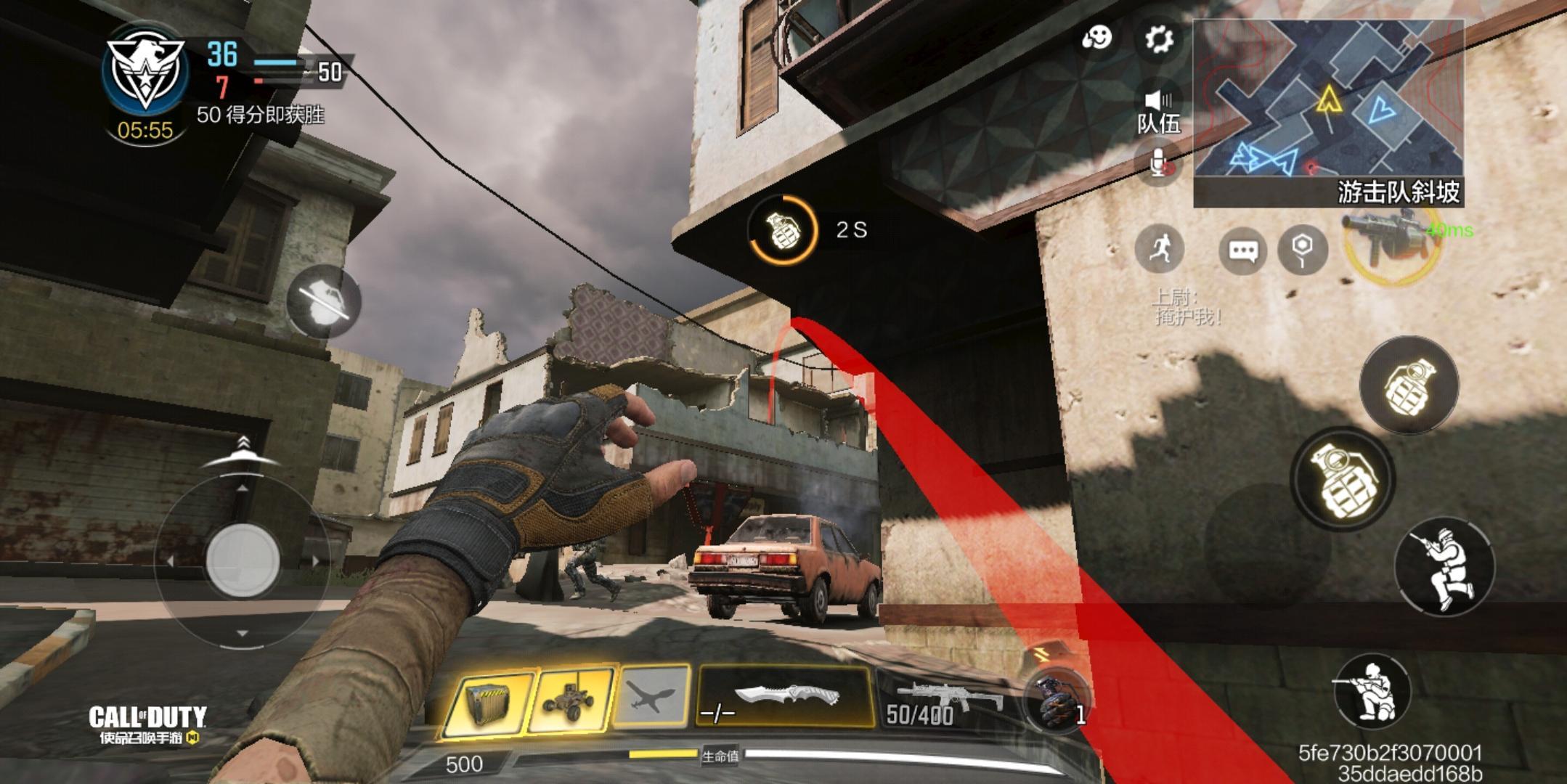Select the tactical grenade with count 1
1567x784 pixels.
[x=1055, y=702]
